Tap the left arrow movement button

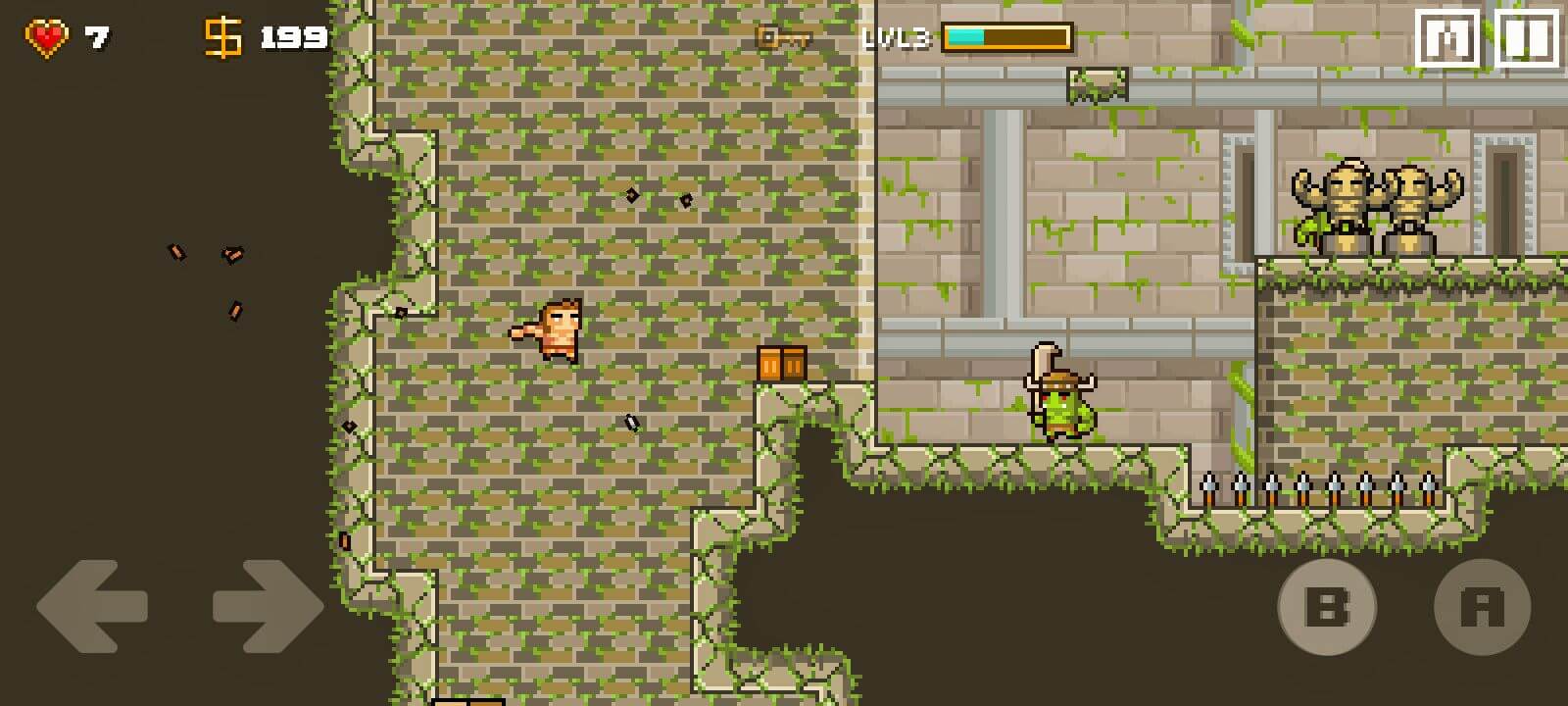[x=91, y=606]
